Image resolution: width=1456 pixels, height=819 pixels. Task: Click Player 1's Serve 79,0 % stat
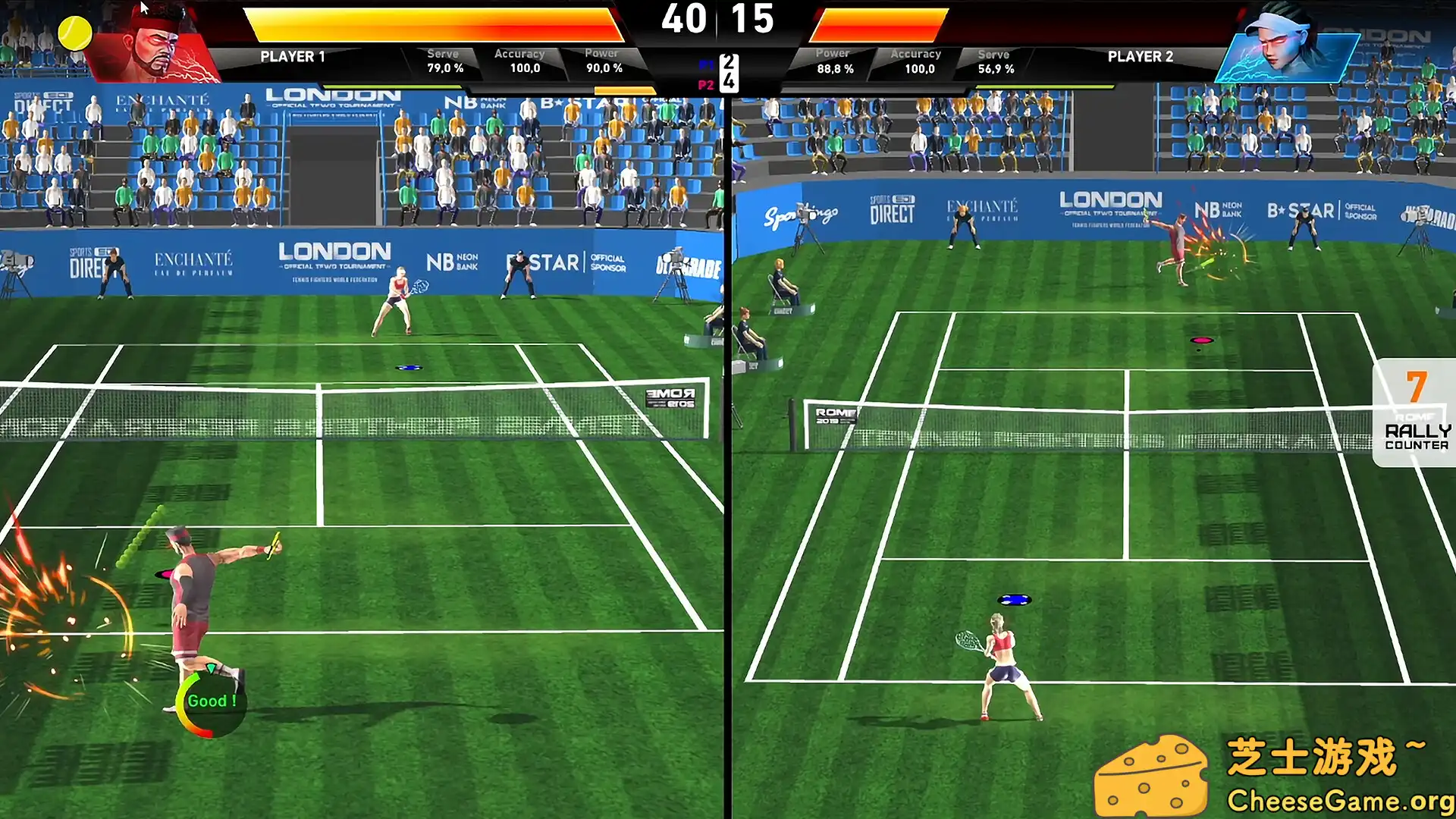point(444,61)
